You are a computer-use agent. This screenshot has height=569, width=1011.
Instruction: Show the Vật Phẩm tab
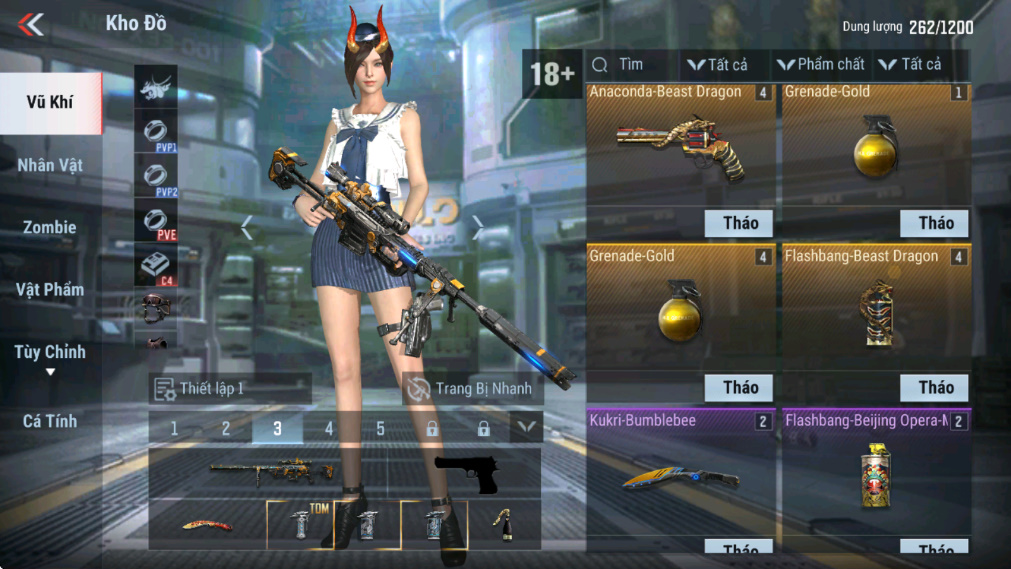tap(50, 290)
